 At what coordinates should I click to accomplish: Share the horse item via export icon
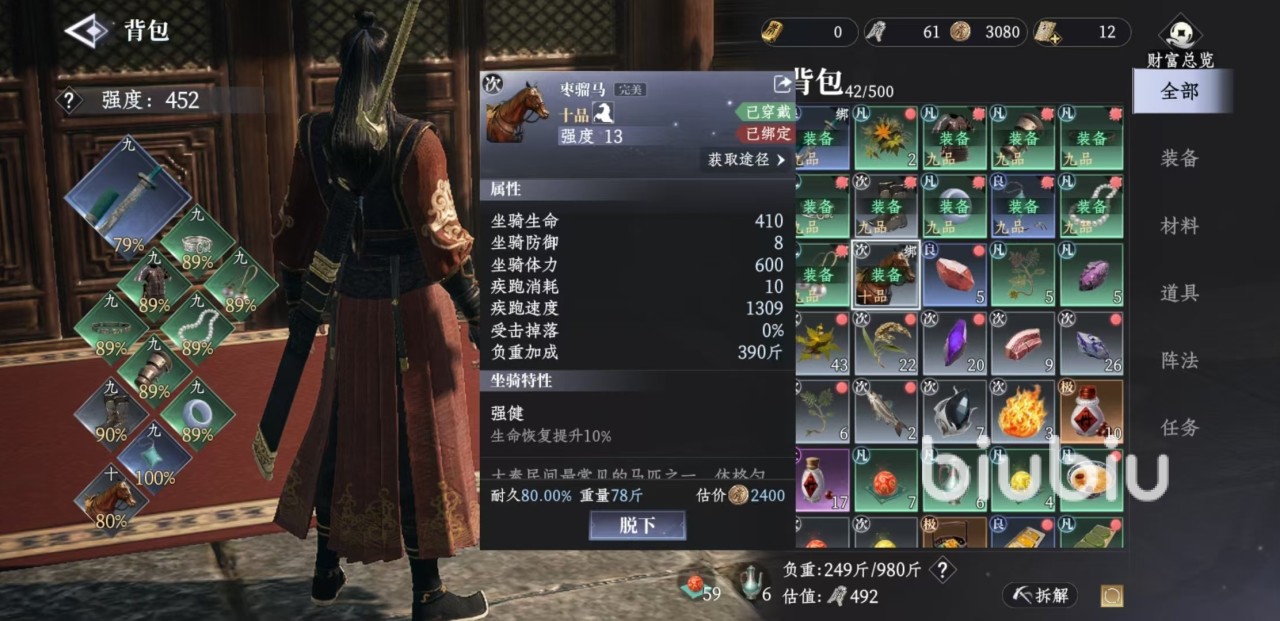point(782,85)
